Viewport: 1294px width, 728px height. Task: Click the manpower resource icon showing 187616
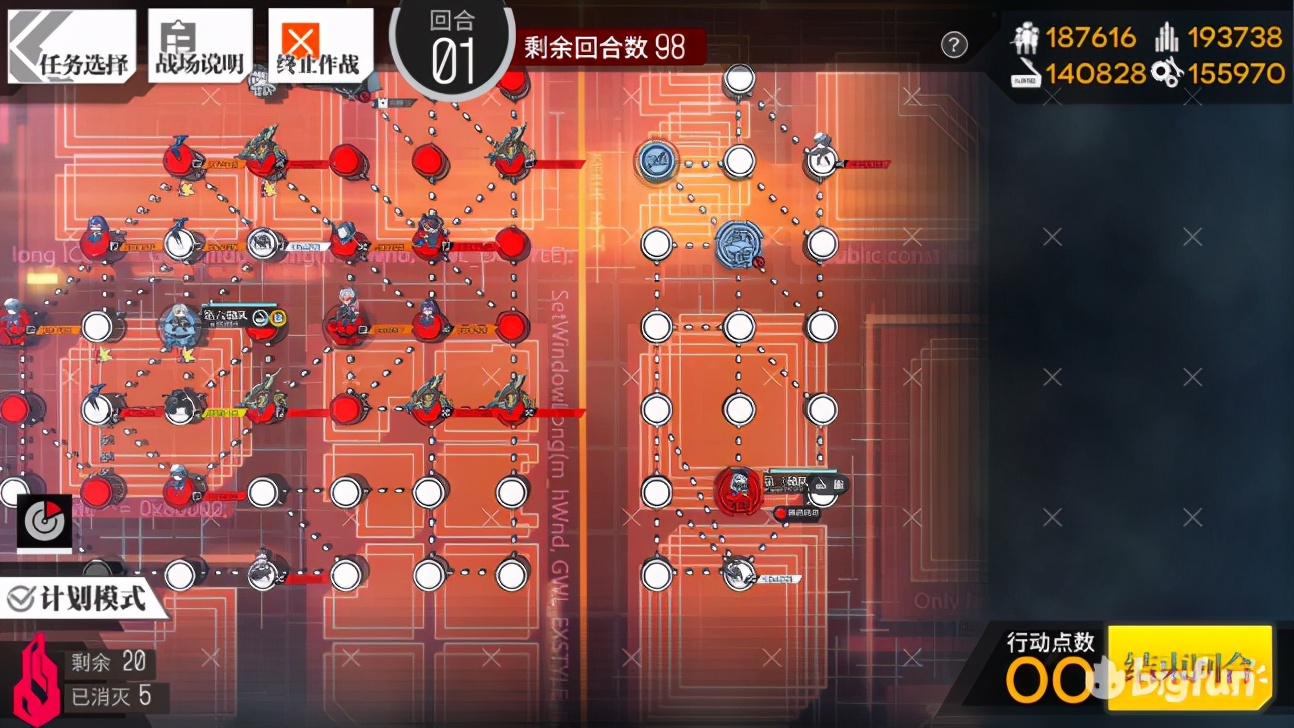click(x=1027, y=37)
